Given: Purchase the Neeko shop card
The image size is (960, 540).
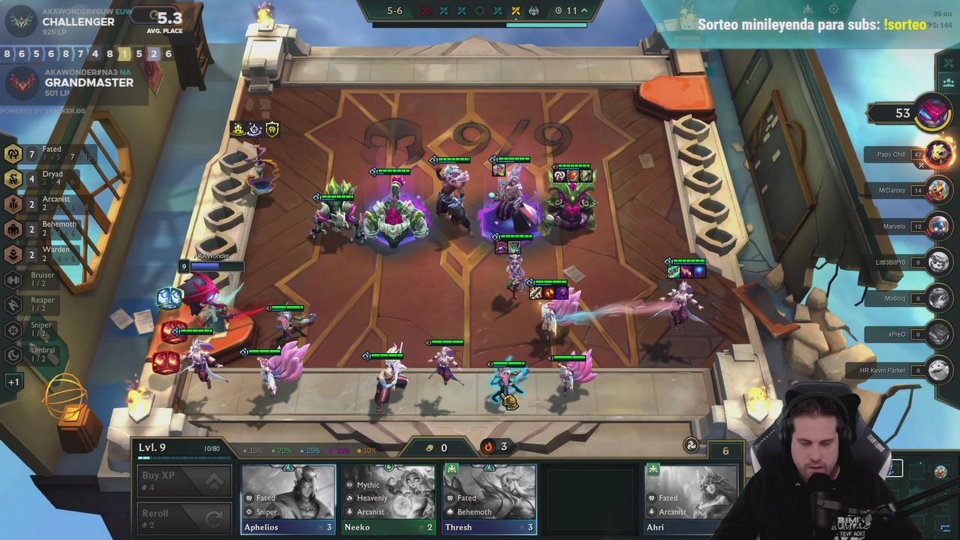Looking at the screenshot, I should pyautogui.click(x=388, y=498).
